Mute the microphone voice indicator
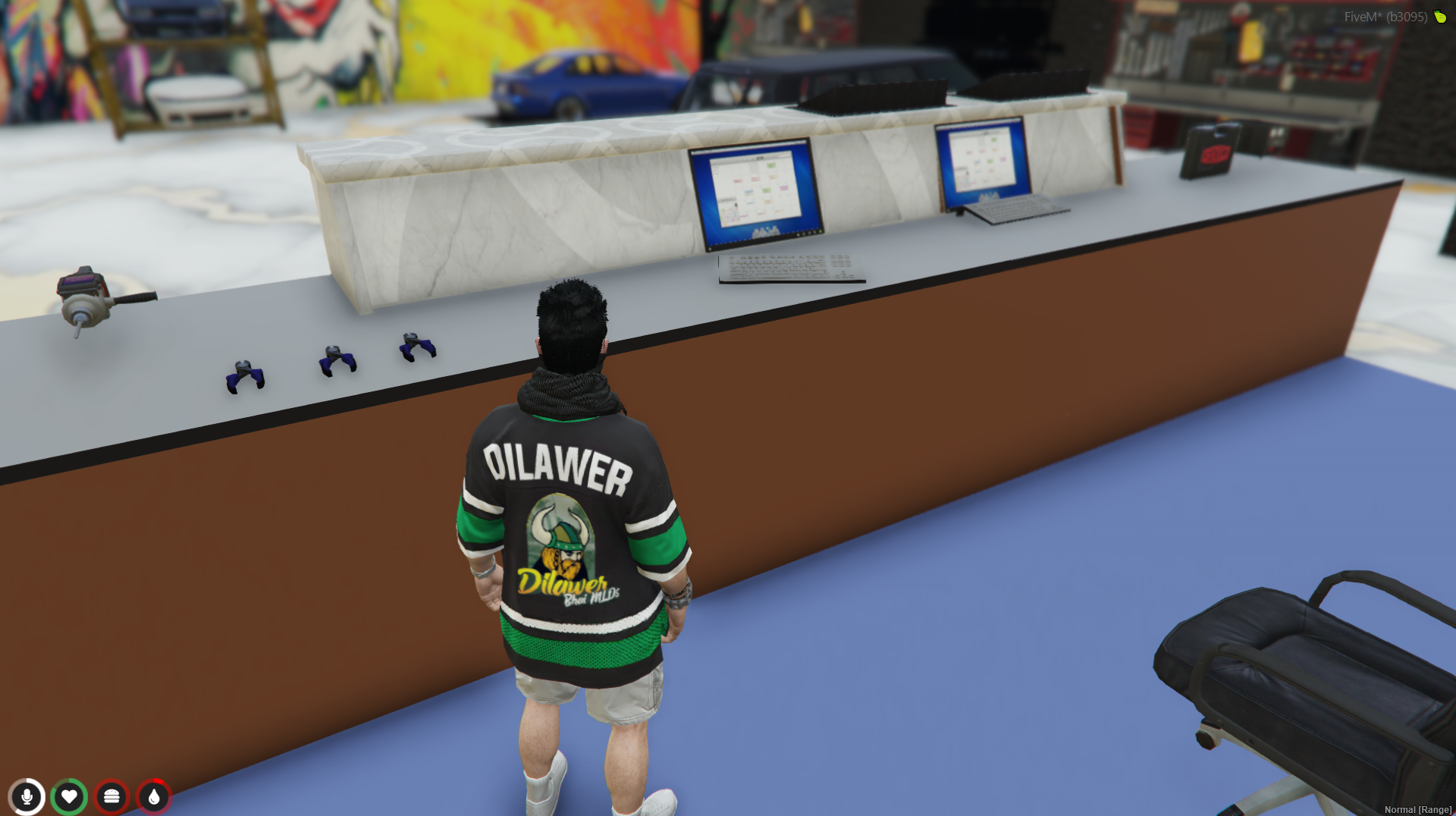Image resolution: width=1456 pixels, height=816 pixels. coord(27,796)
